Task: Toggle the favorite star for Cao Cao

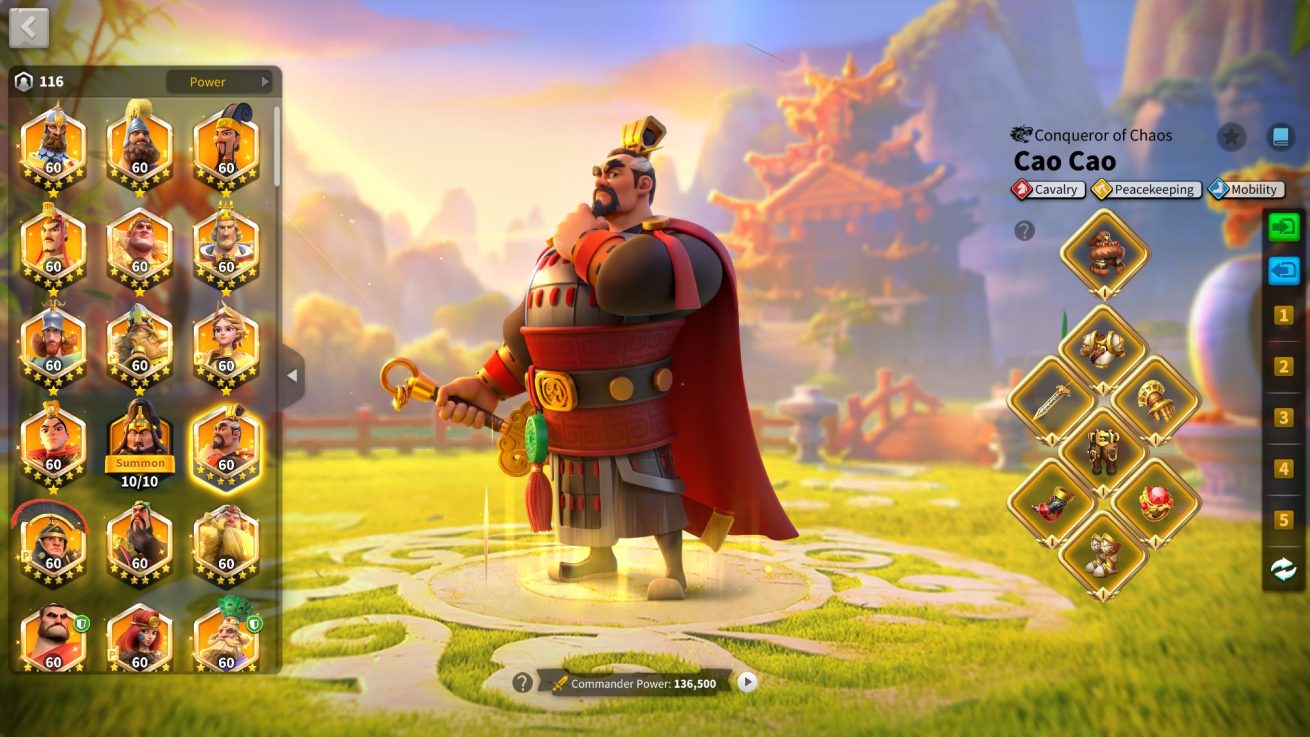Action: tap(1231, 137)
